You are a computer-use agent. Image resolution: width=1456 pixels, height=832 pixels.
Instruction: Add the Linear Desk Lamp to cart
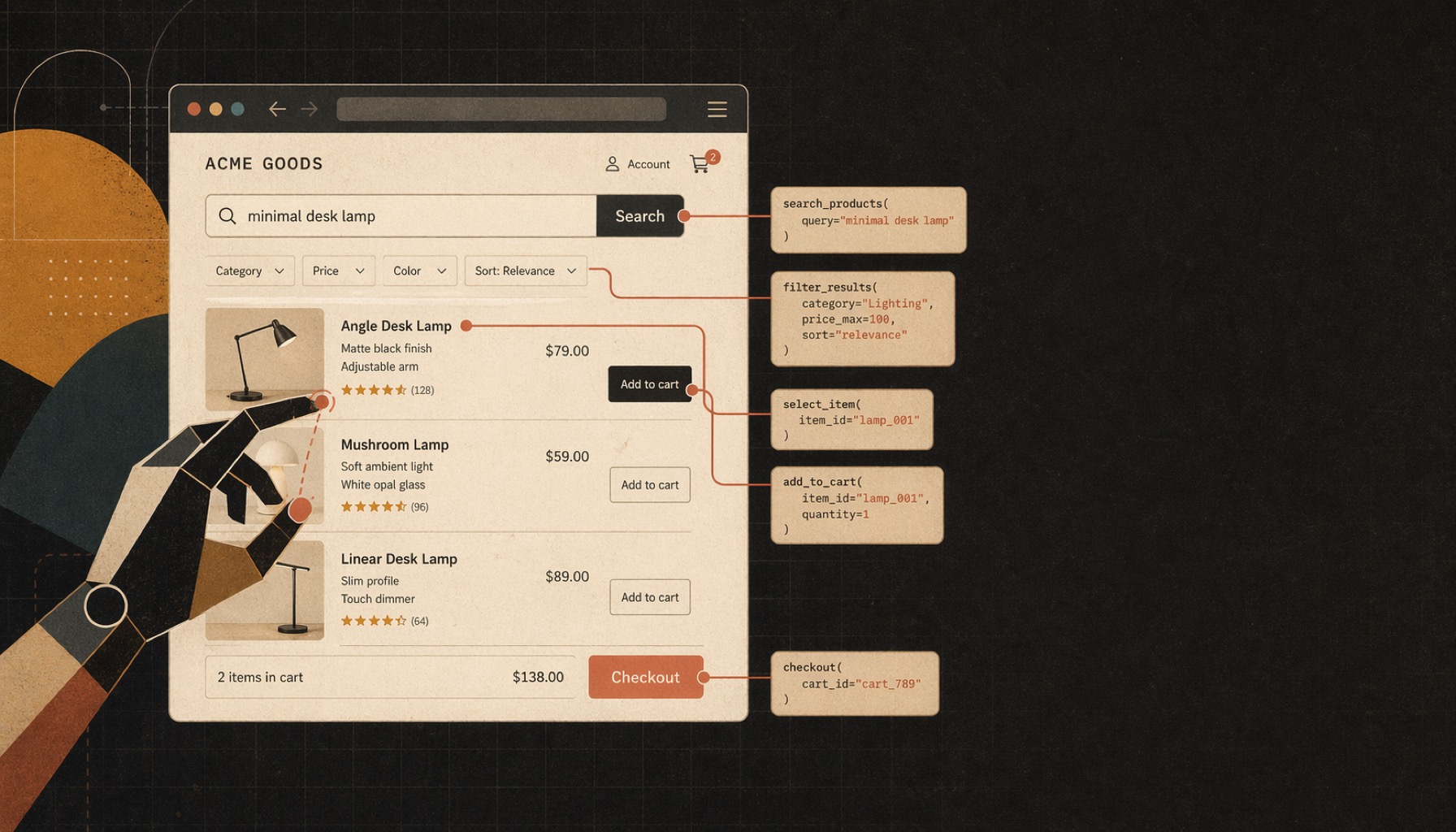pyautogui.click(x=649, y=597)
